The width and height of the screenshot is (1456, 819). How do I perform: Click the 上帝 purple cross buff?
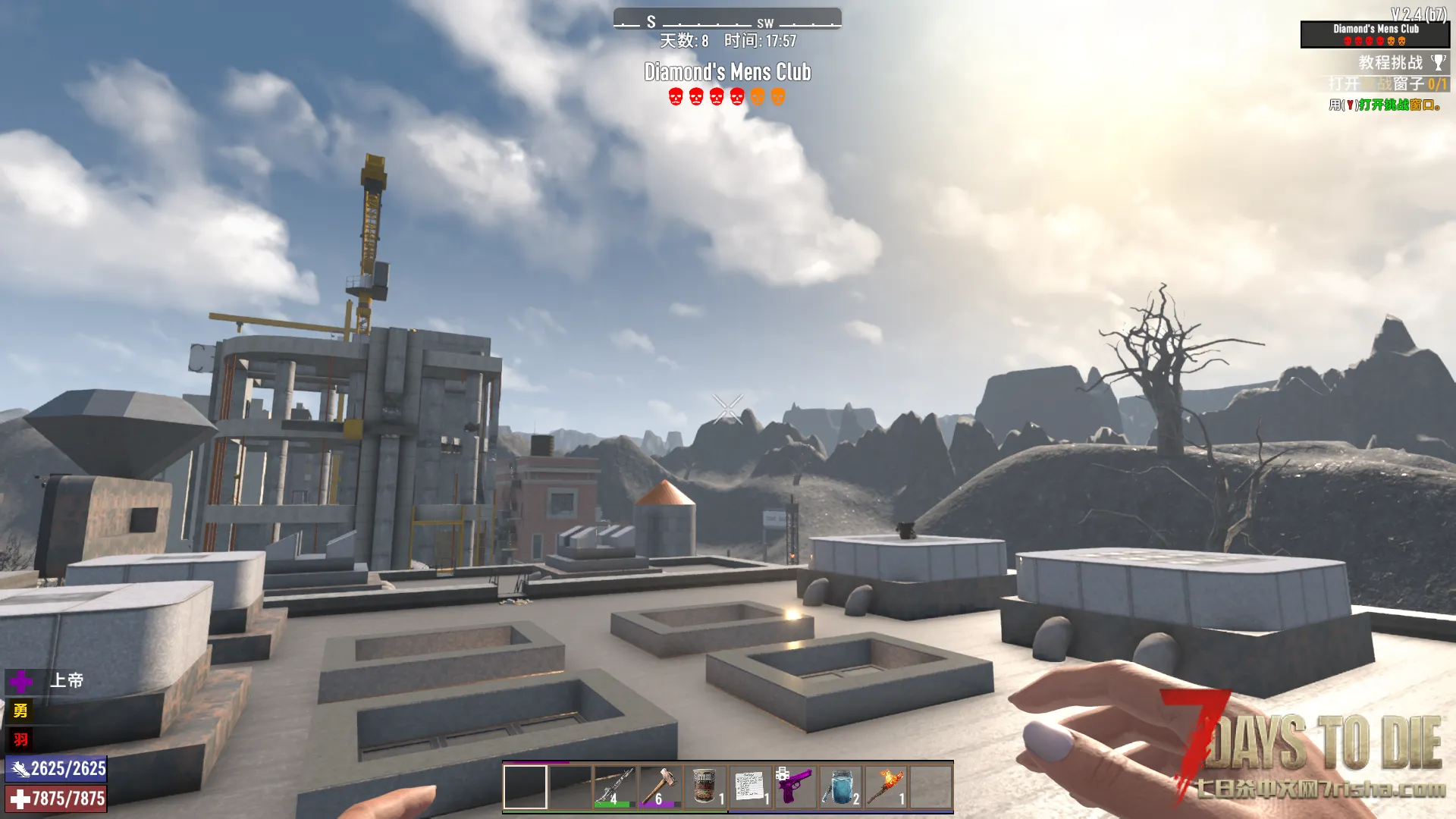[21, 681]
